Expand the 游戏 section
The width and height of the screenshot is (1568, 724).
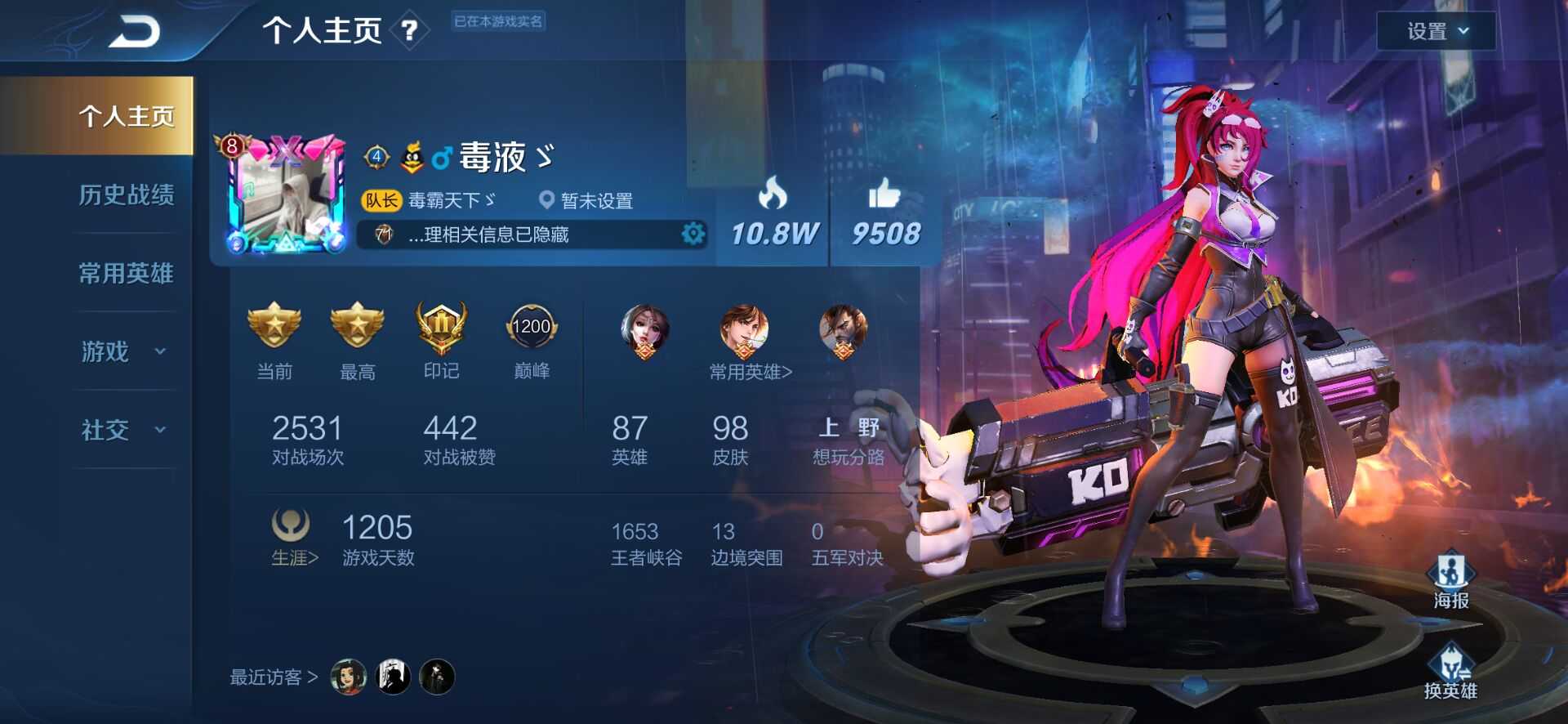pyautogui.click(x=122, y=351)
